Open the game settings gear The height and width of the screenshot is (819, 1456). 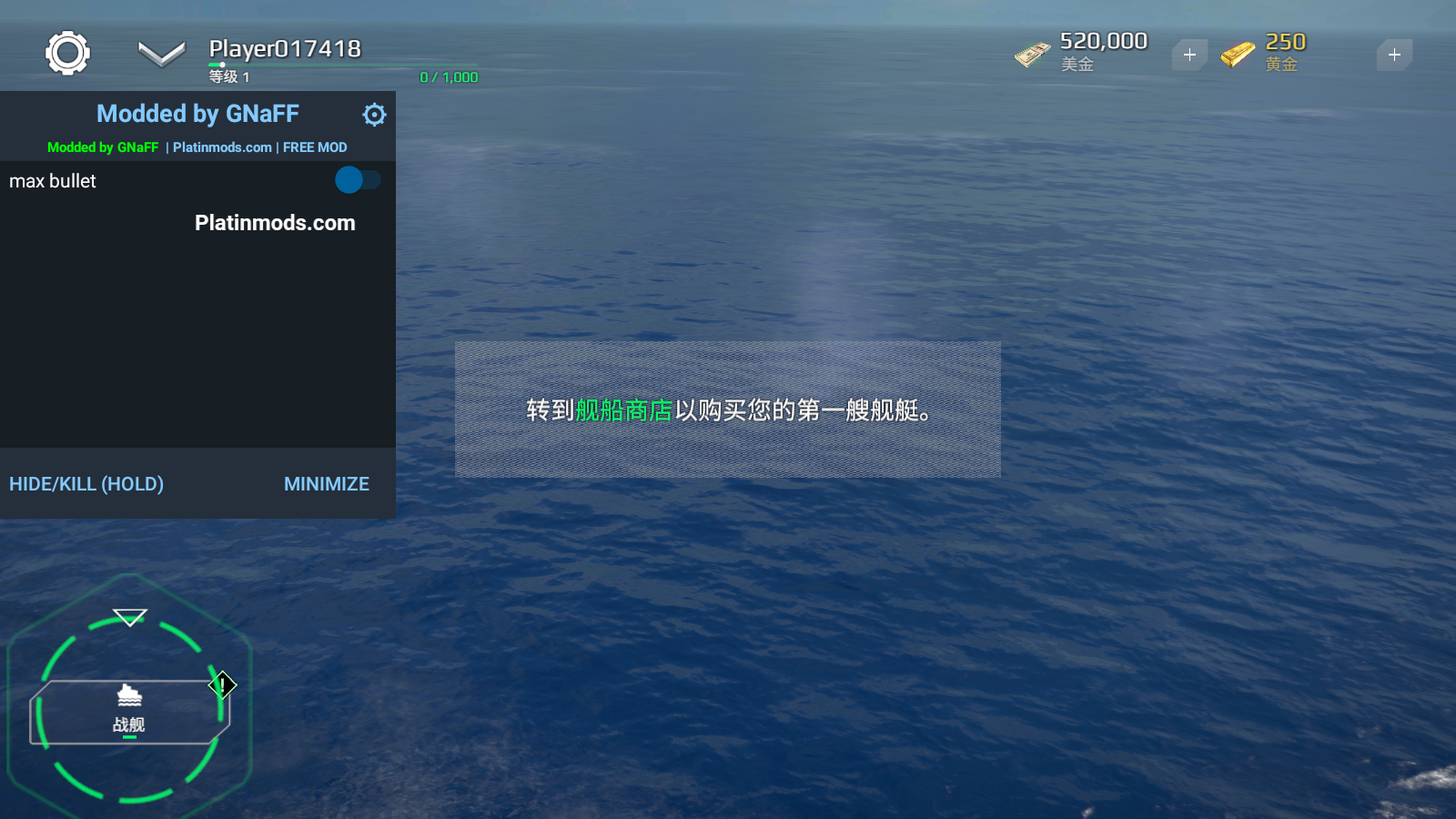tap(68, 52)
